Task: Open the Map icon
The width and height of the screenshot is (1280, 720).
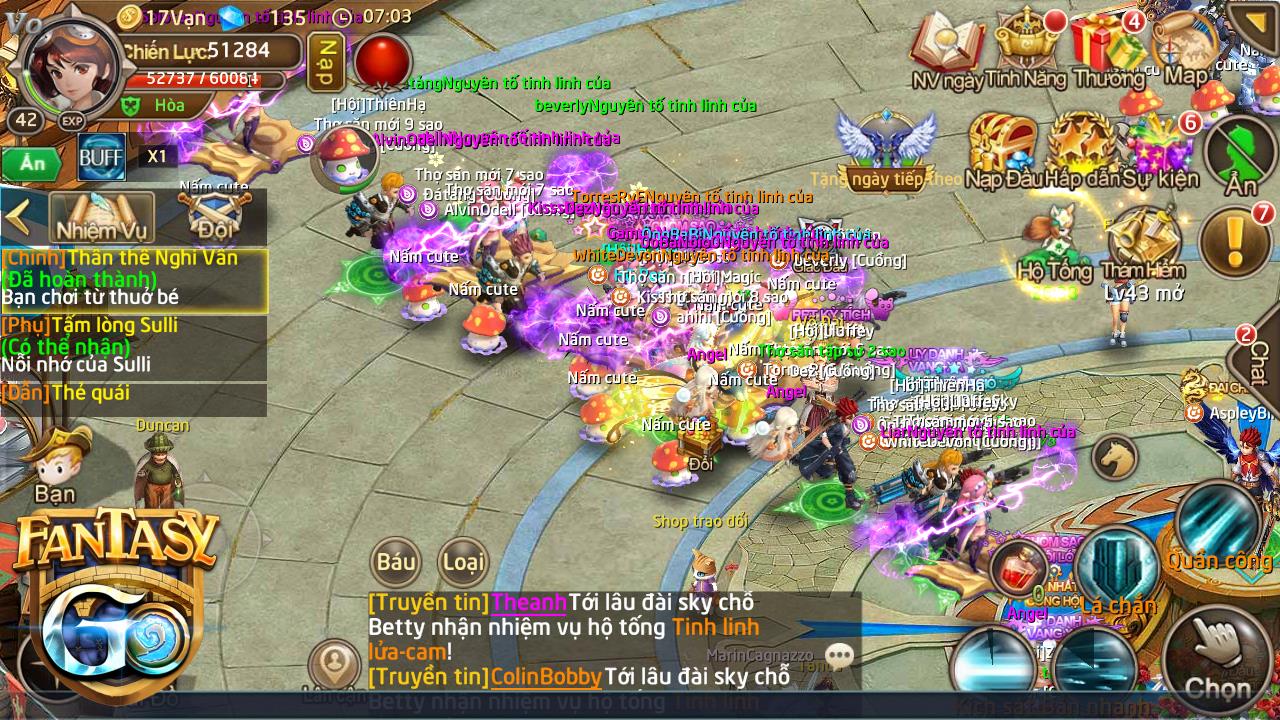Action: coord(1186,50)
